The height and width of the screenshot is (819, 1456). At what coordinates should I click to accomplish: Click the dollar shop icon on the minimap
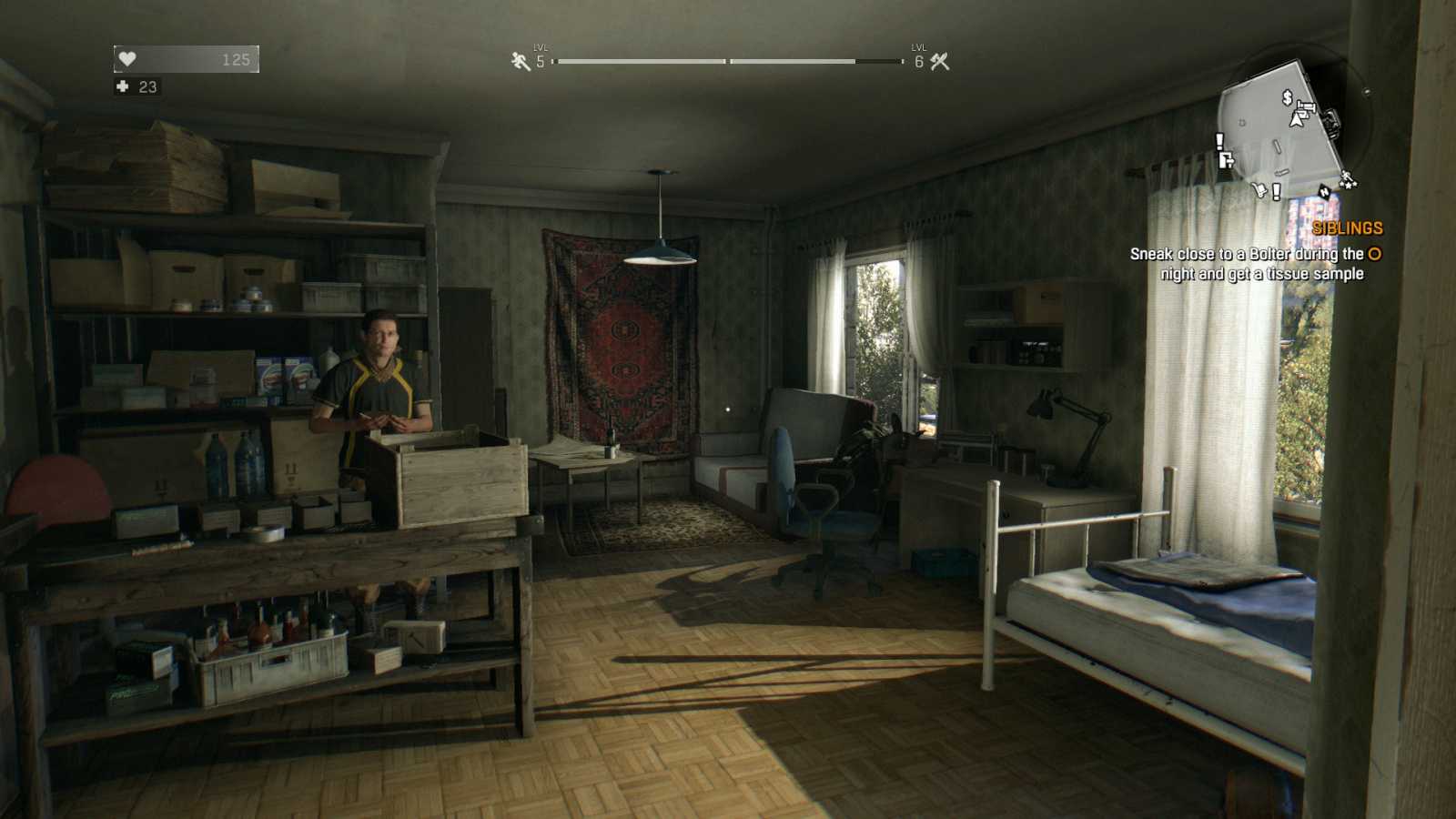(x=1287, y=98)
